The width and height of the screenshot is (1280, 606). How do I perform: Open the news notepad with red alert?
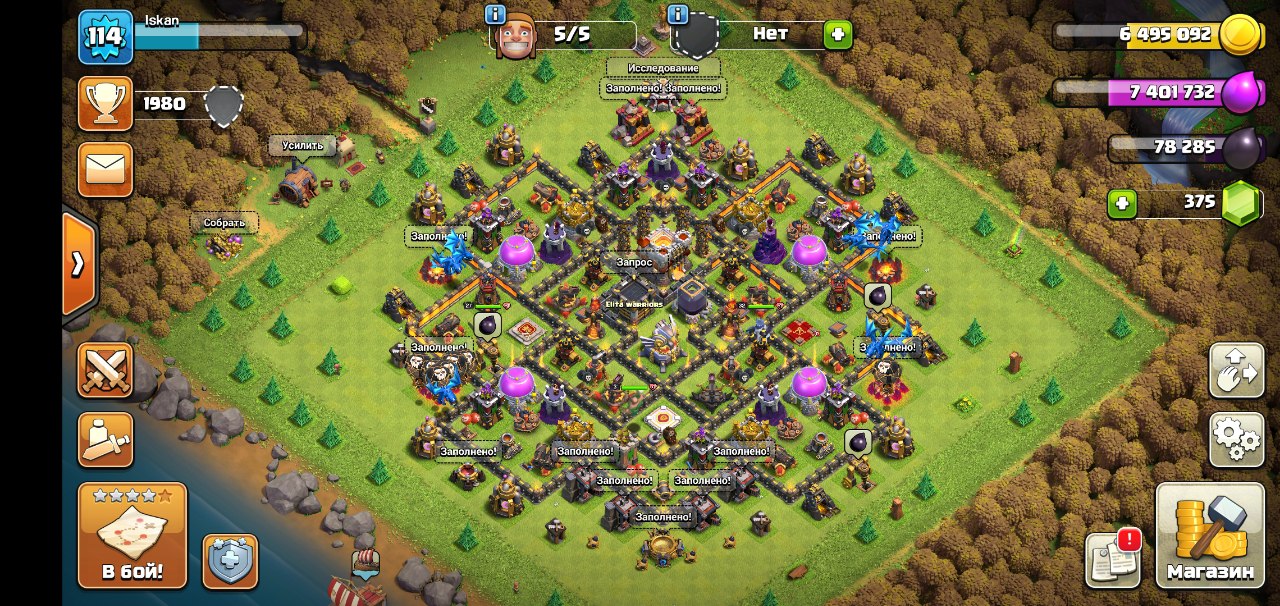(x=1113, y=558)
